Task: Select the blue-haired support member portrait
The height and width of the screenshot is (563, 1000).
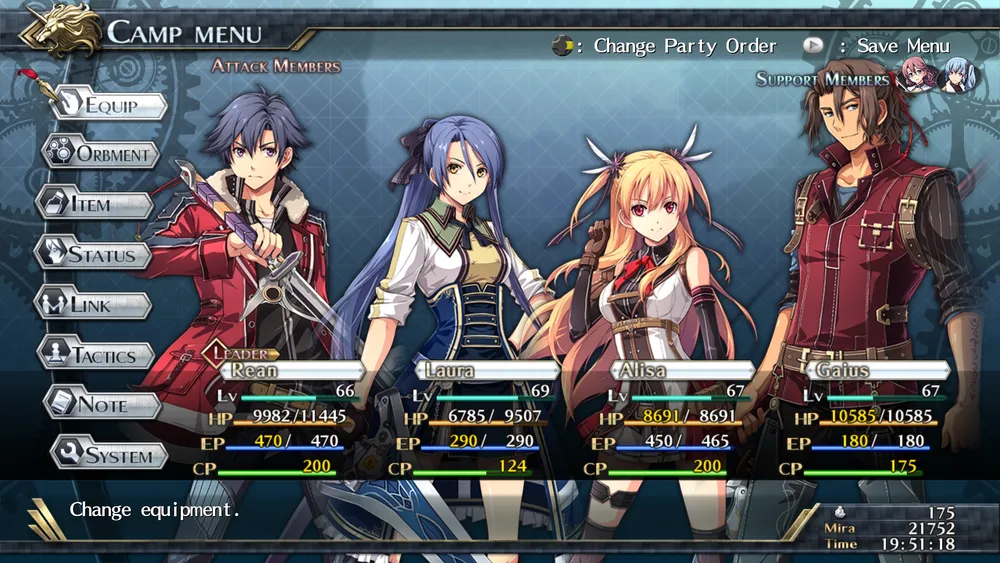Action: click(x=953, y=76)
